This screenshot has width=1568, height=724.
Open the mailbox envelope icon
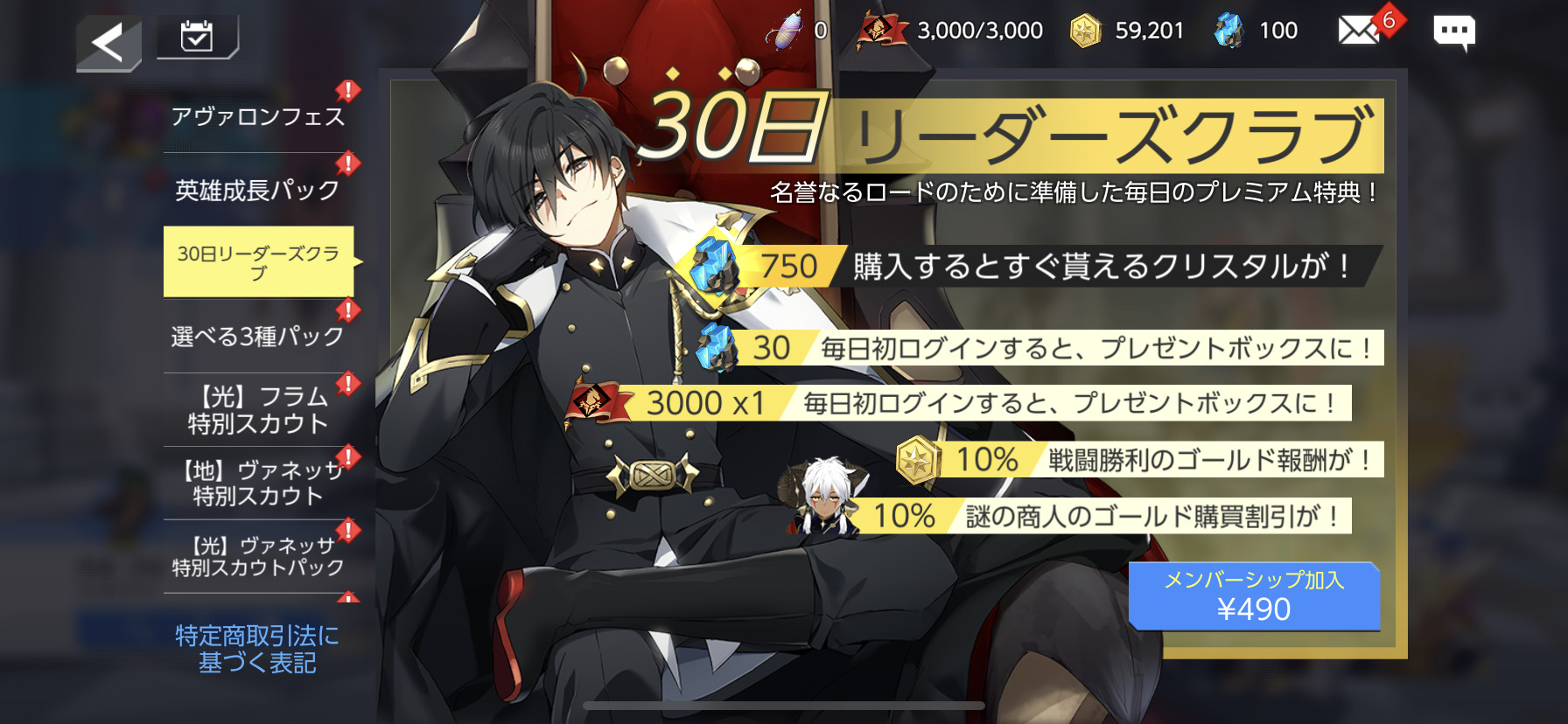tap(1359, 31)
